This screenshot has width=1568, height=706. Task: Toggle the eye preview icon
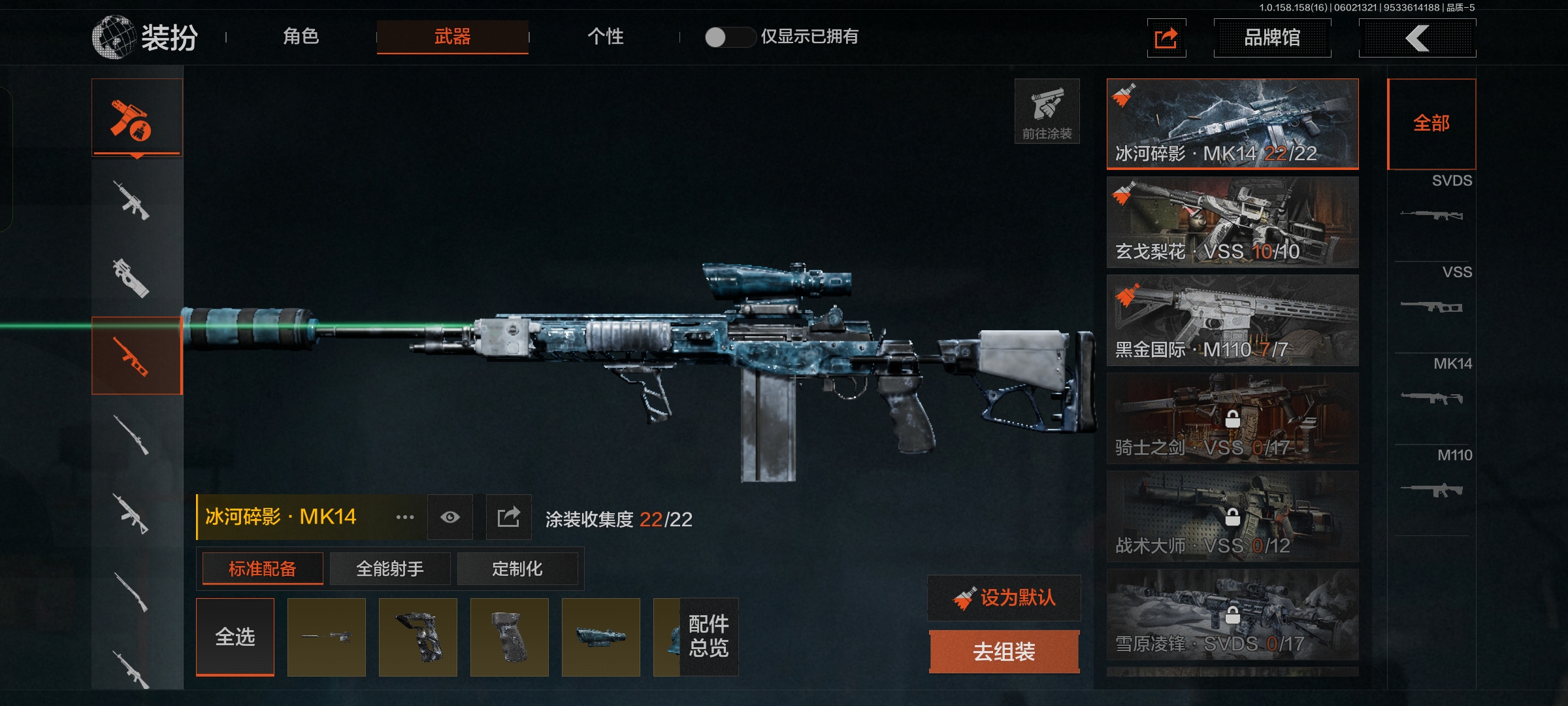[450, 517]
